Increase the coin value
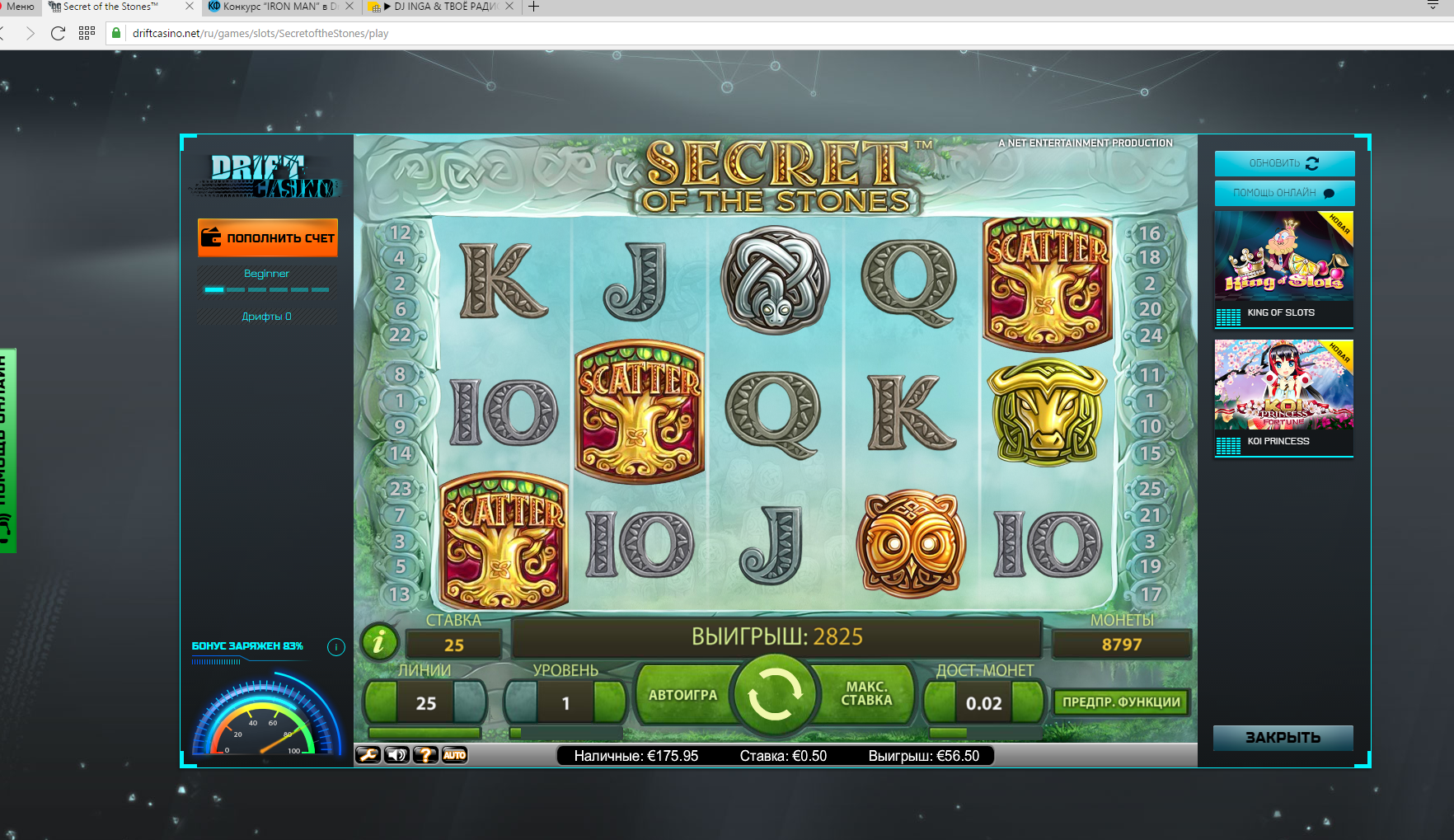The height and width of the screenshot is (840, 1454). coord(1028,702)
